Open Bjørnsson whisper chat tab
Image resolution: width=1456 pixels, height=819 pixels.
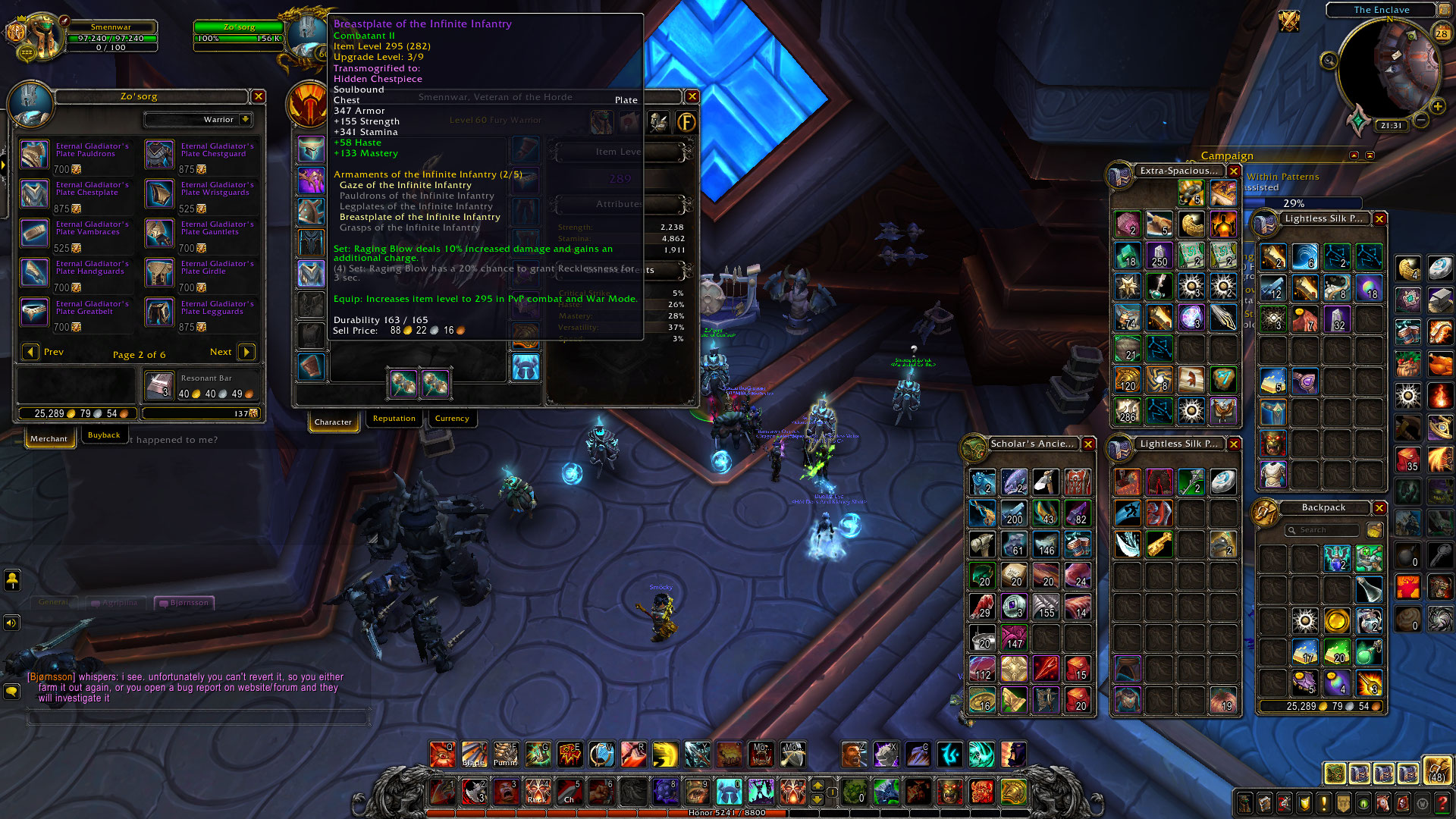pyautogui.click(x=184, y=603)
